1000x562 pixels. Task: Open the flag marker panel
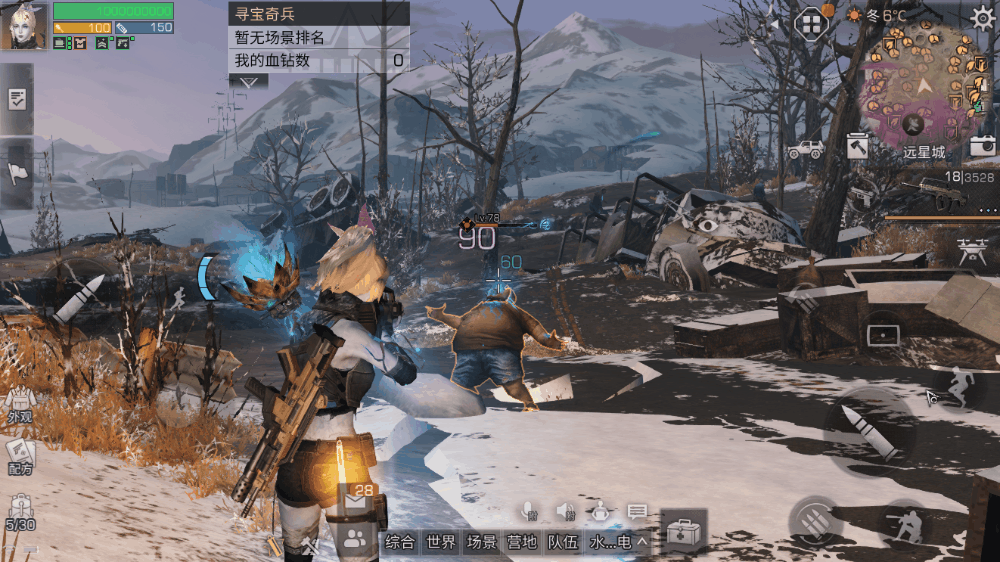17,172
